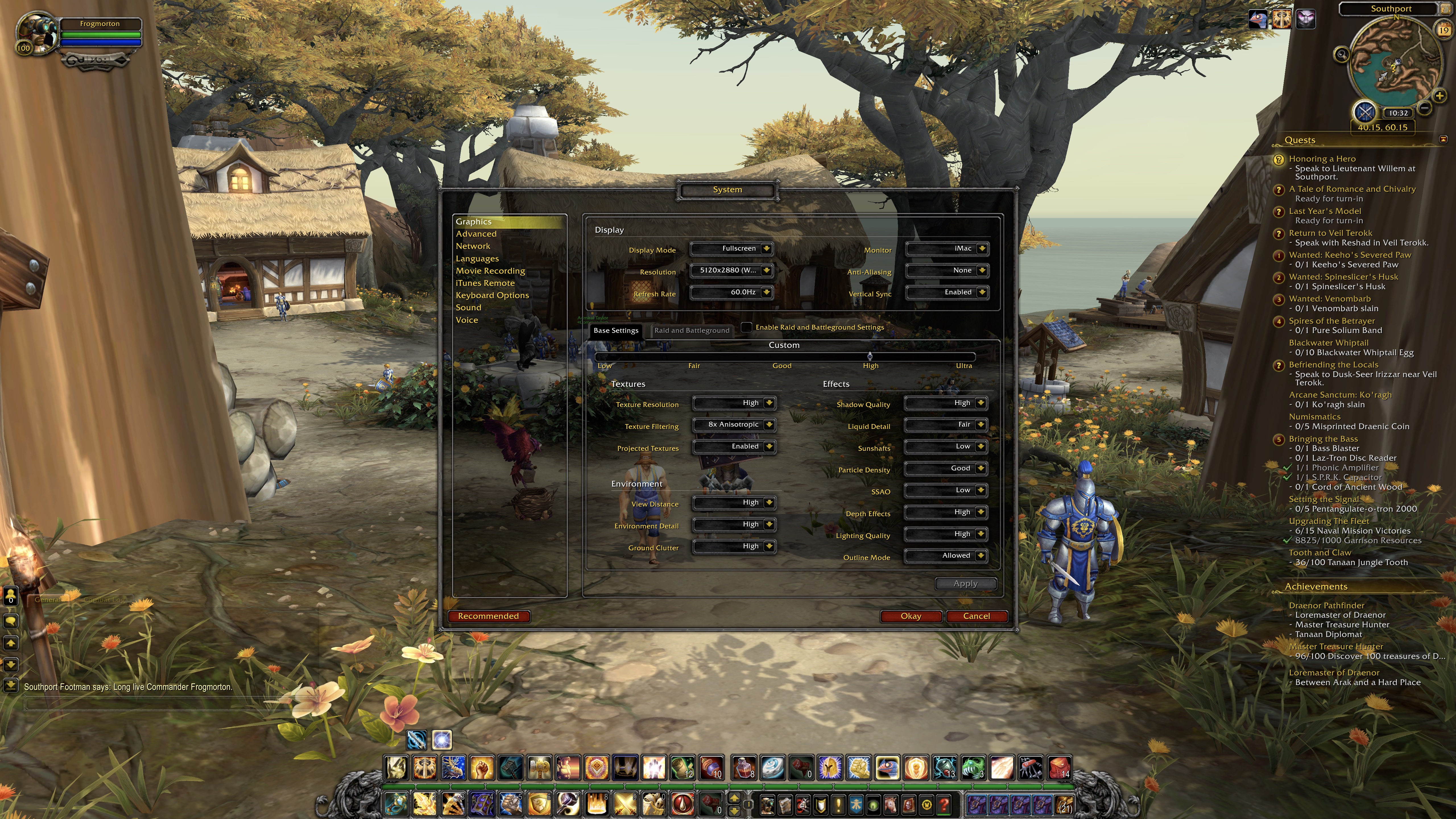1456x819 pixels.
Task: Go to Sound settings
Action: coord(469,307)
